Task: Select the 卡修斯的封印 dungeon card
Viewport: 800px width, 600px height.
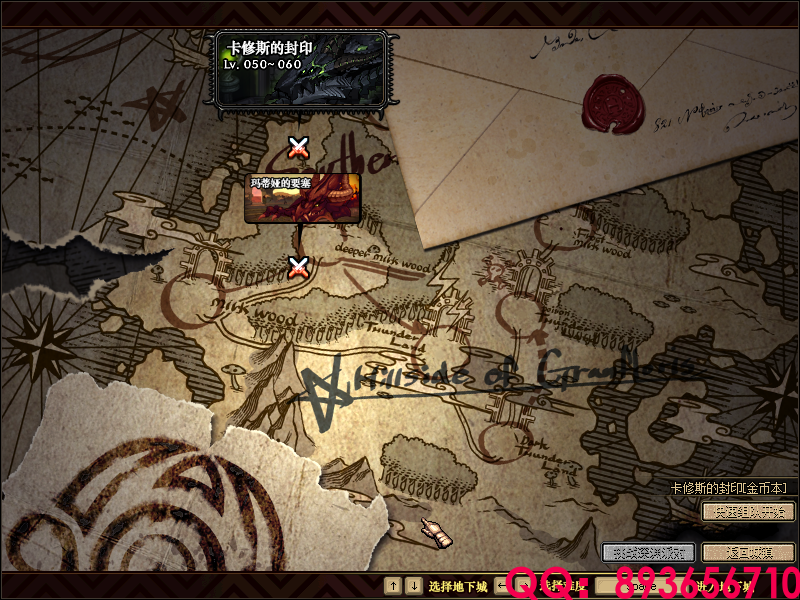Action: [300, 68]
